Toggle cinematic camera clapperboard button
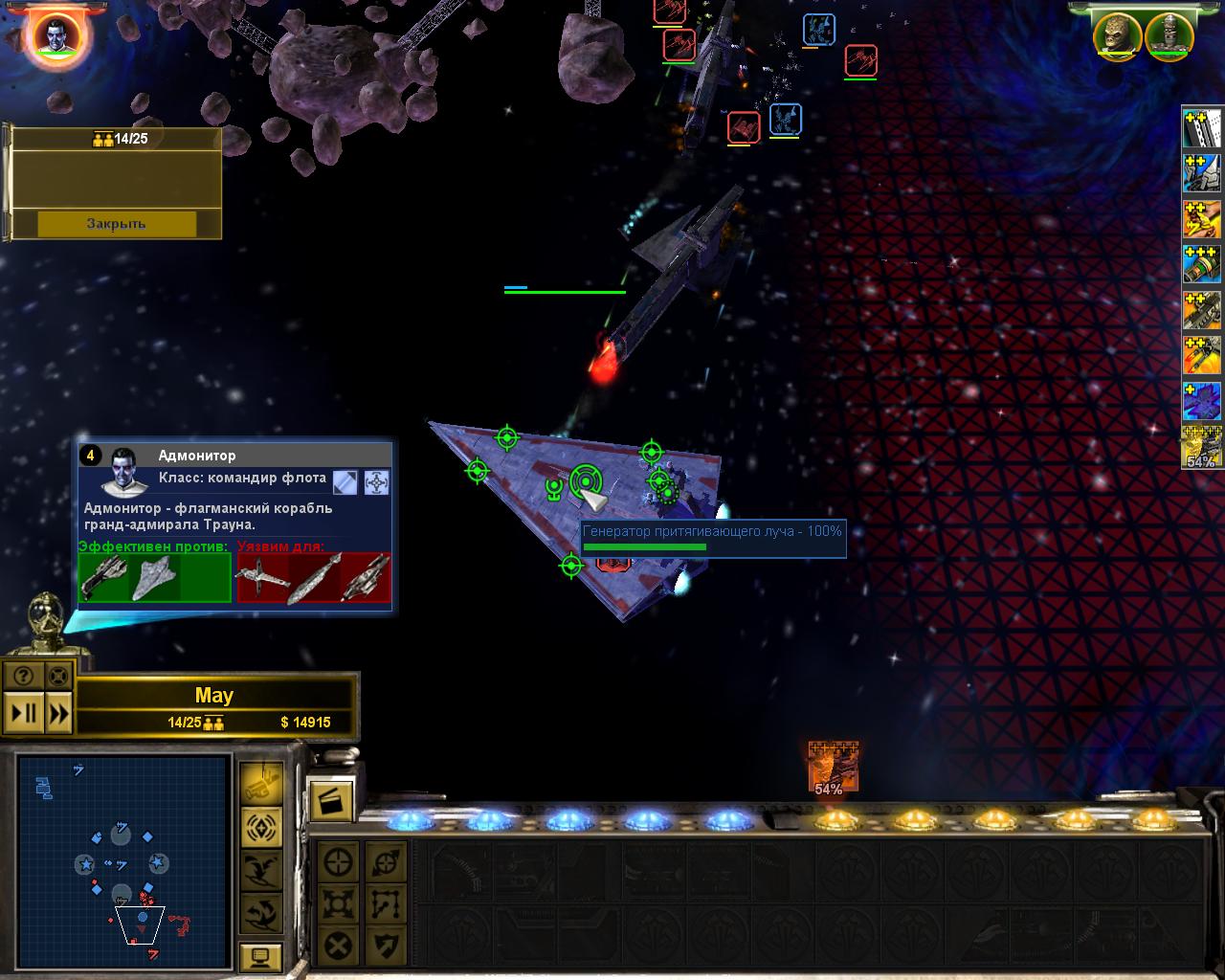1225x980 pixels. [x=330, y=801]
